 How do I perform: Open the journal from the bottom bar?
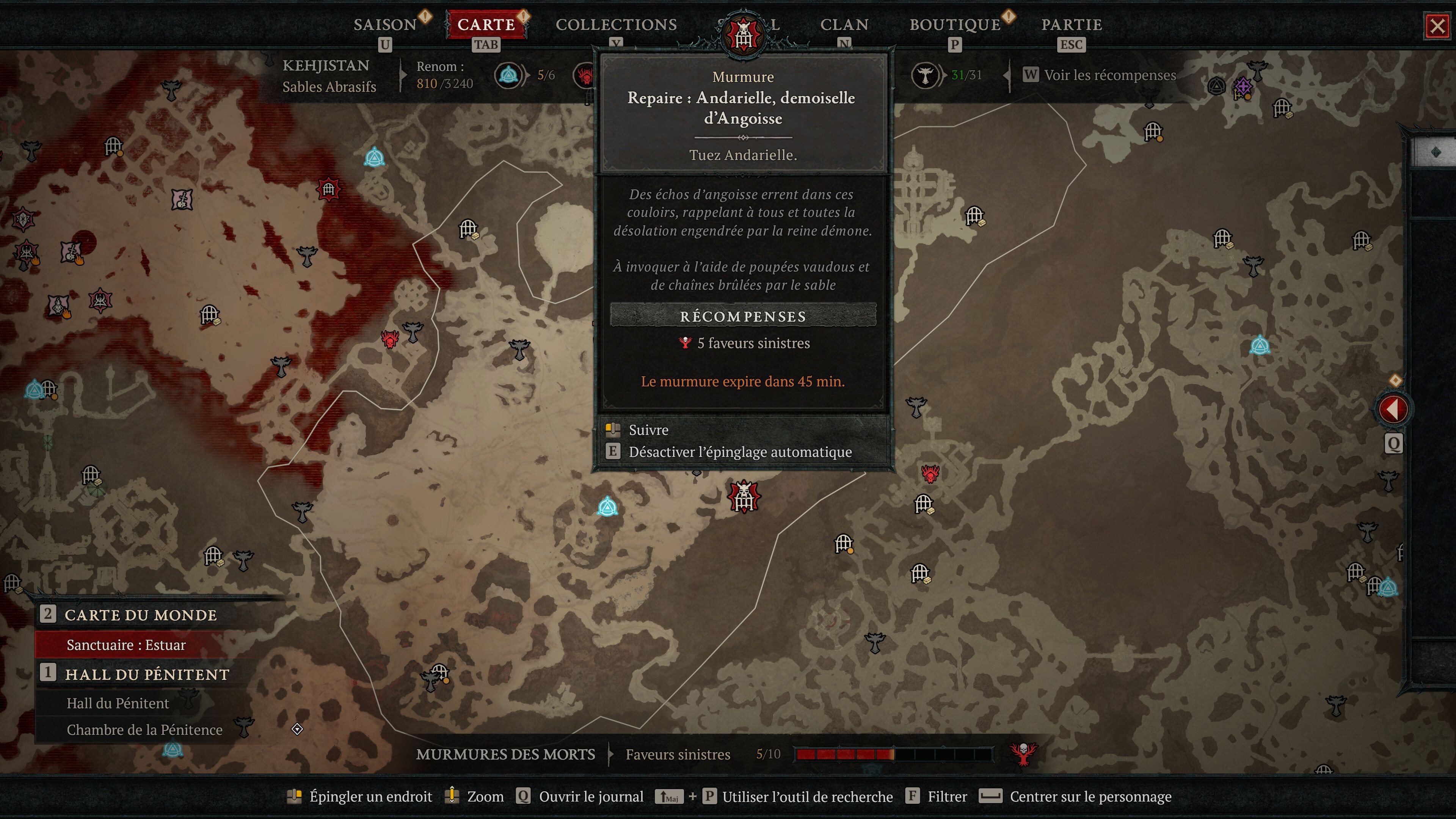click(x=591, y=796)
